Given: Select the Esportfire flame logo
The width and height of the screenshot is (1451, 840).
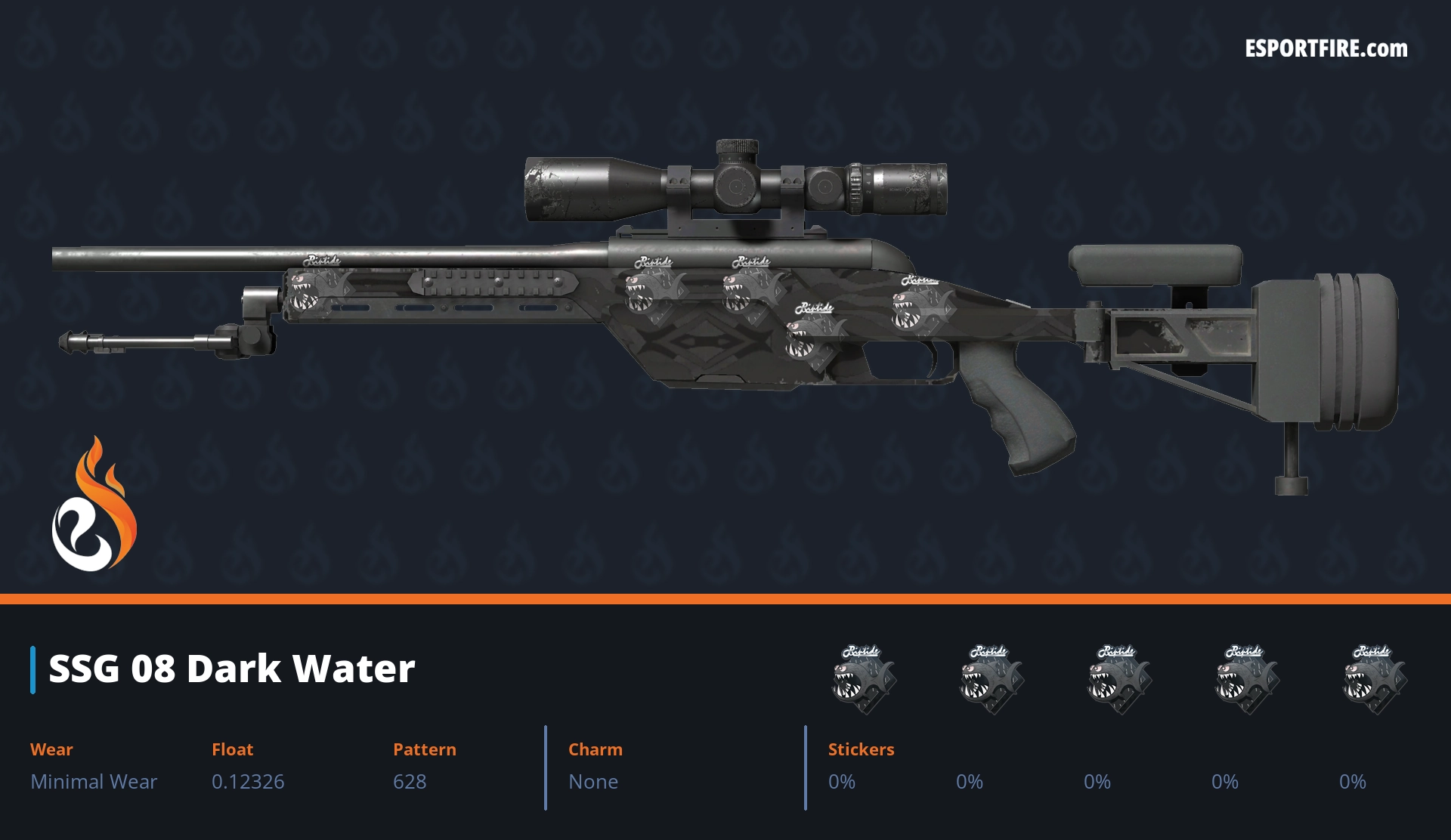Looking at the screenshot, I should click(x=94, y=505).
